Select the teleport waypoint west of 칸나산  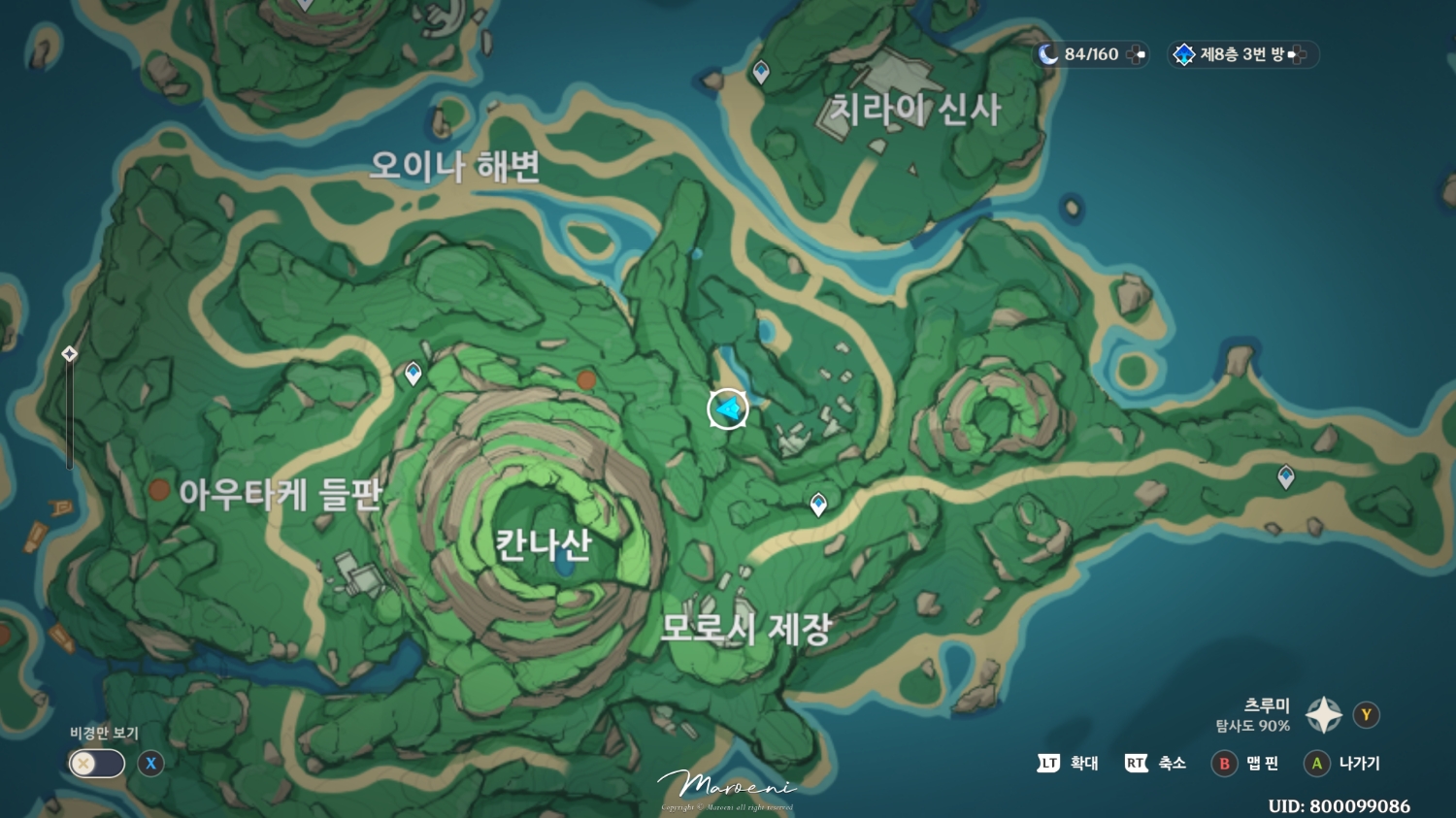coord(412,372)
